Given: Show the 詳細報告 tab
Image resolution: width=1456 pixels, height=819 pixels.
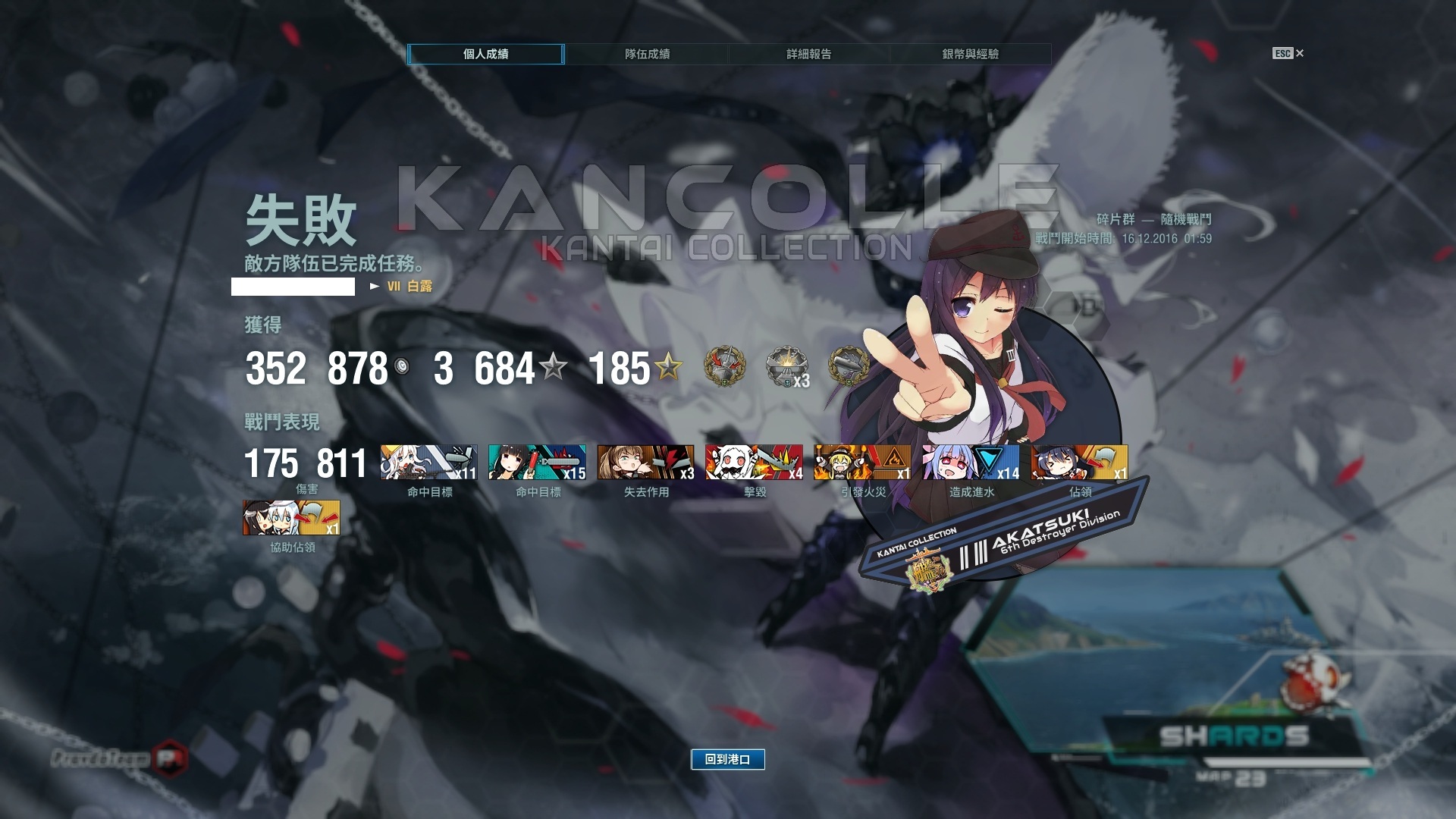Looking at the screenshot, I should coord(808,54).
